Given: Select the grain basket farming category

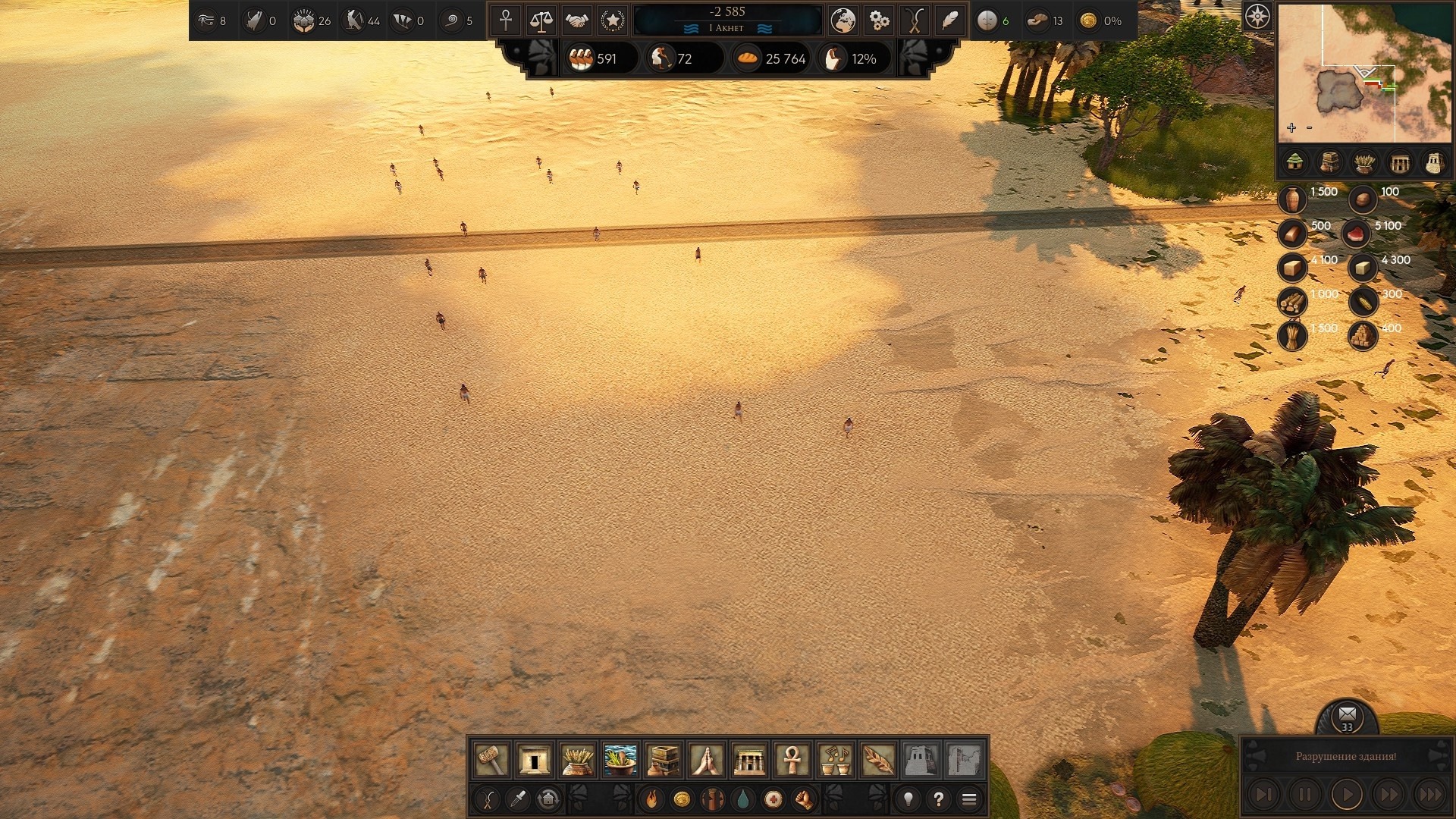Looking at the screenshot, I should [x=577, y=759].
